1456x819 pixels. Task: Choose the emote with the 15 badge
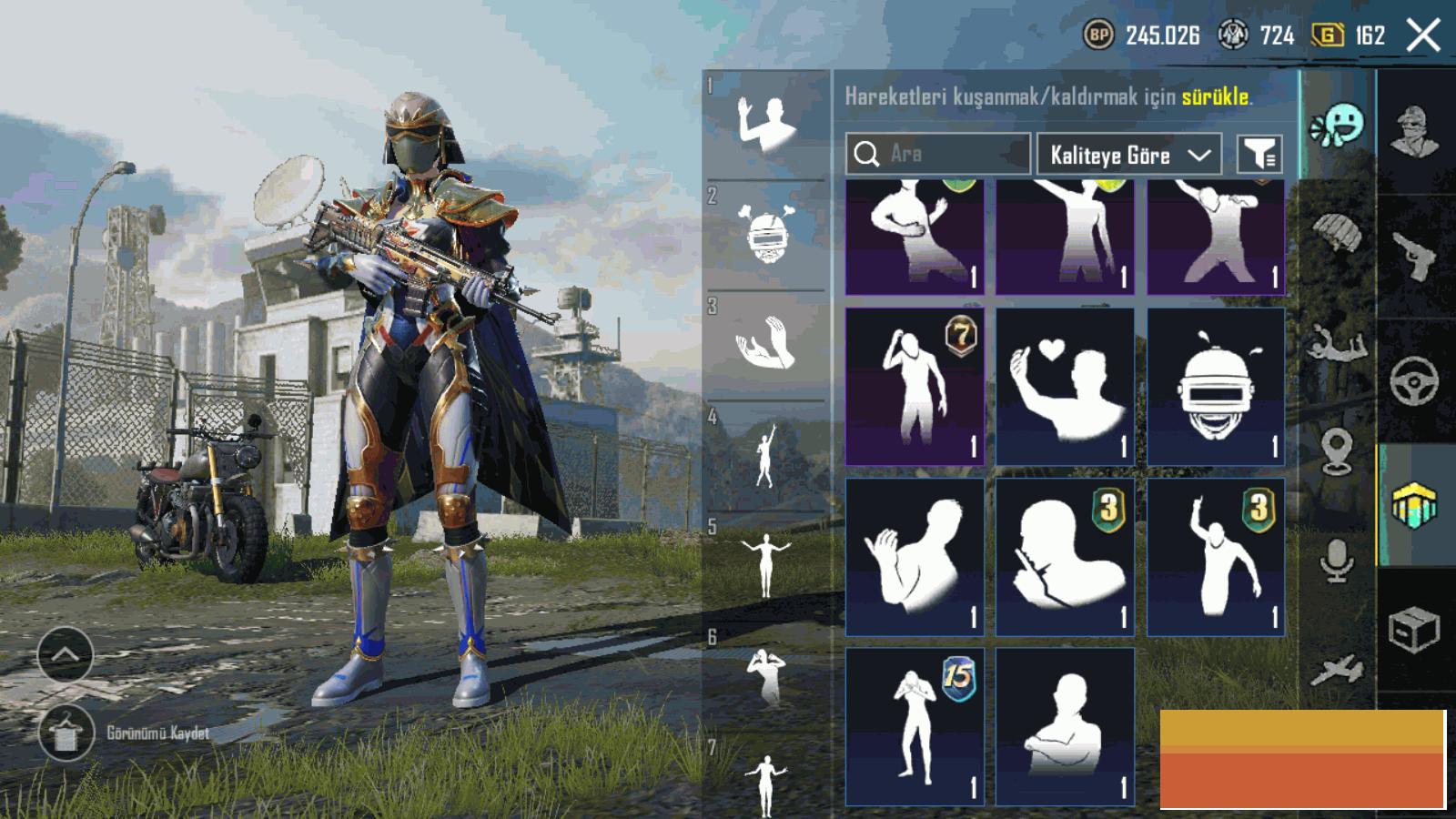(x=915, y=726)
